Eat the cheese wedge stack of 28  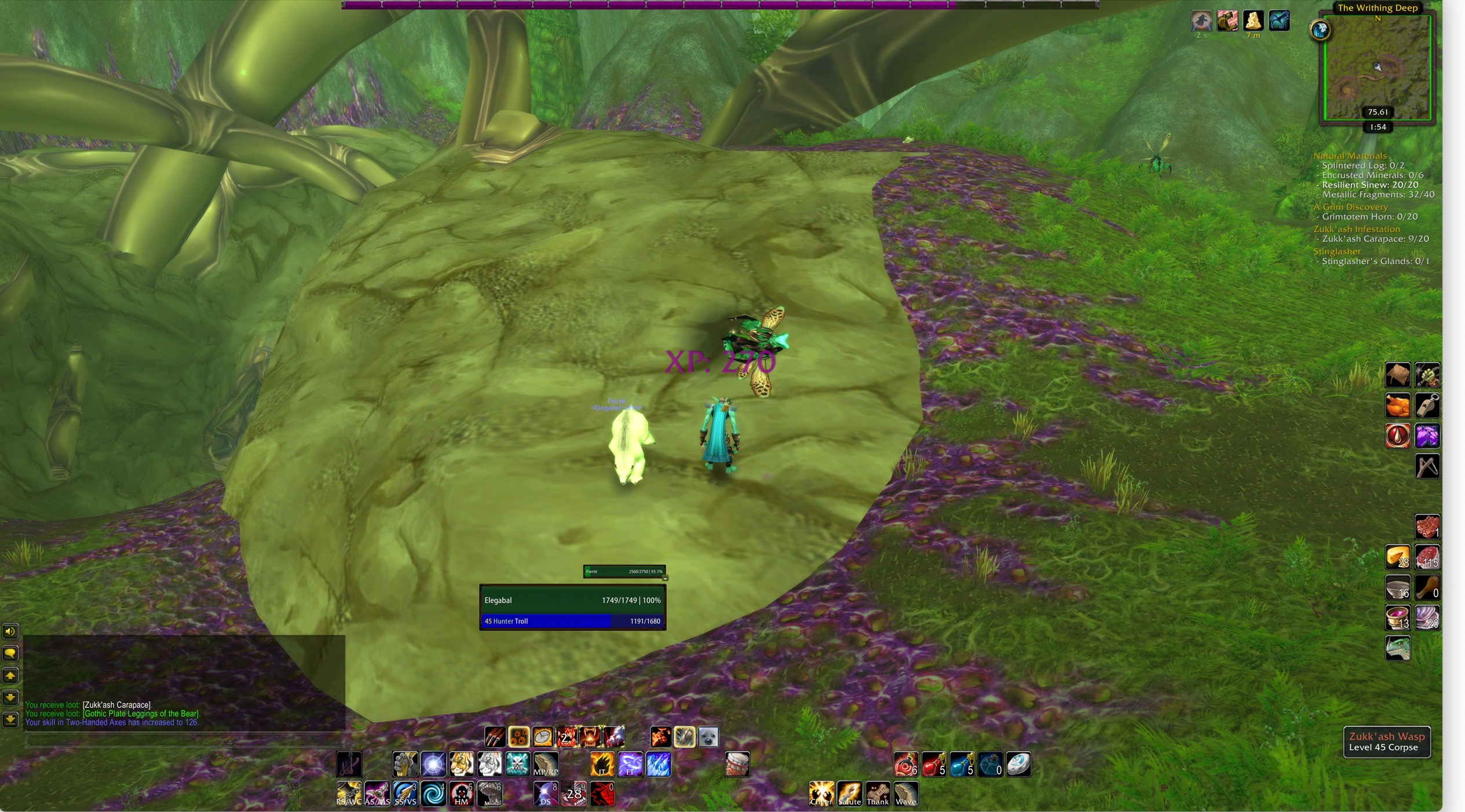point(1397,557)
